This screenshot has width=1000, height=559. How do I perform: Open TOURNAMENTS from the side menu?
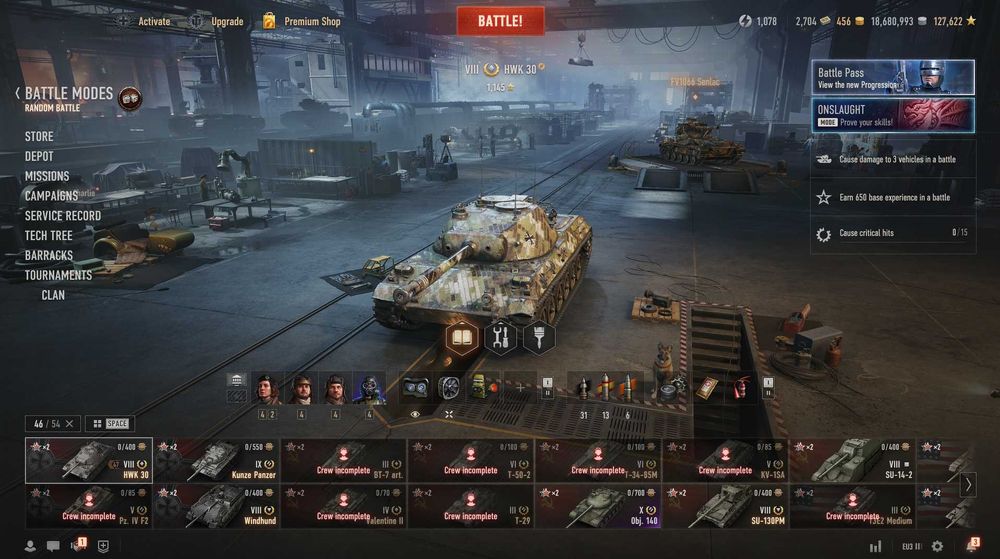58,275
